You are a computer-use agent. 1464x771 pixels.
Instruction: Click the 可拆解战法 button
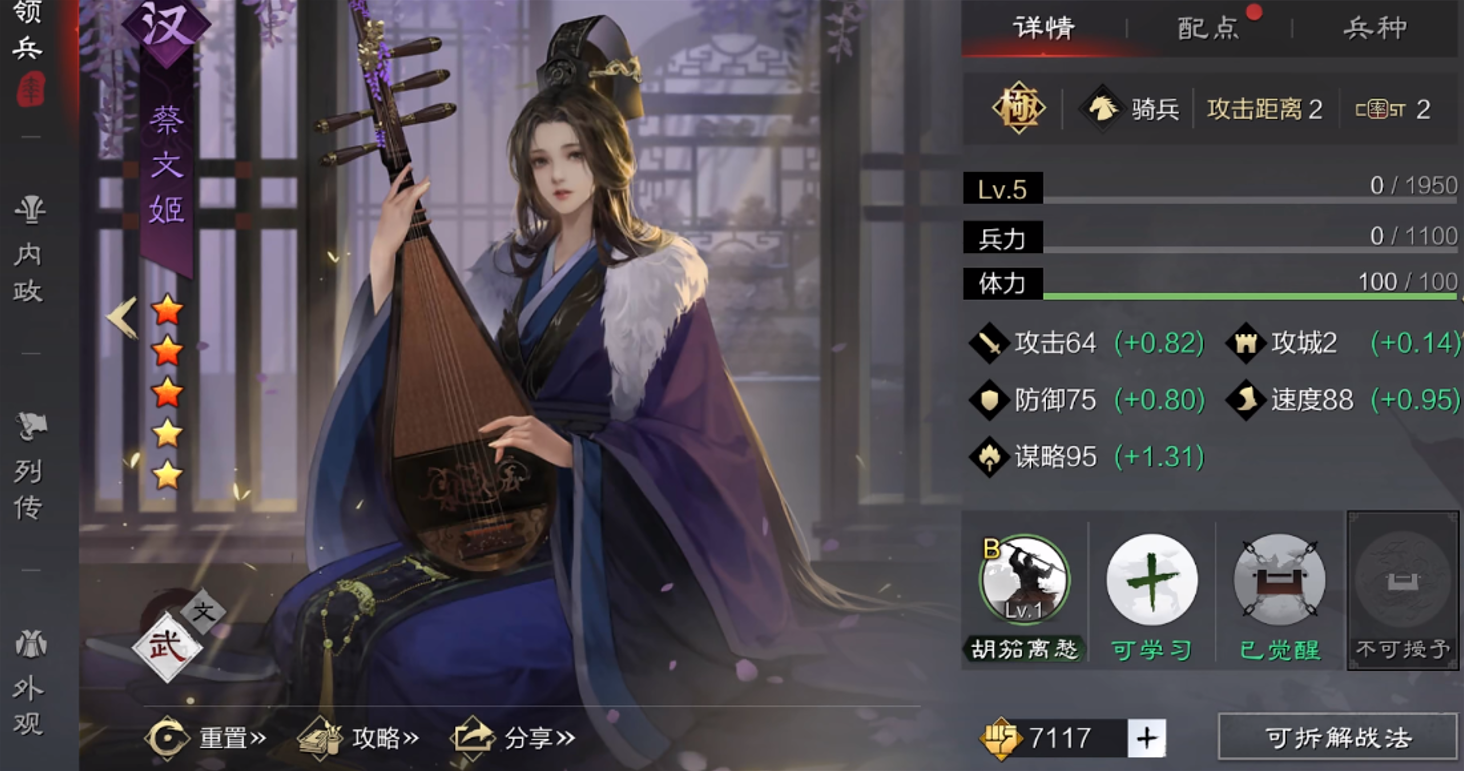coord(1337,738)
